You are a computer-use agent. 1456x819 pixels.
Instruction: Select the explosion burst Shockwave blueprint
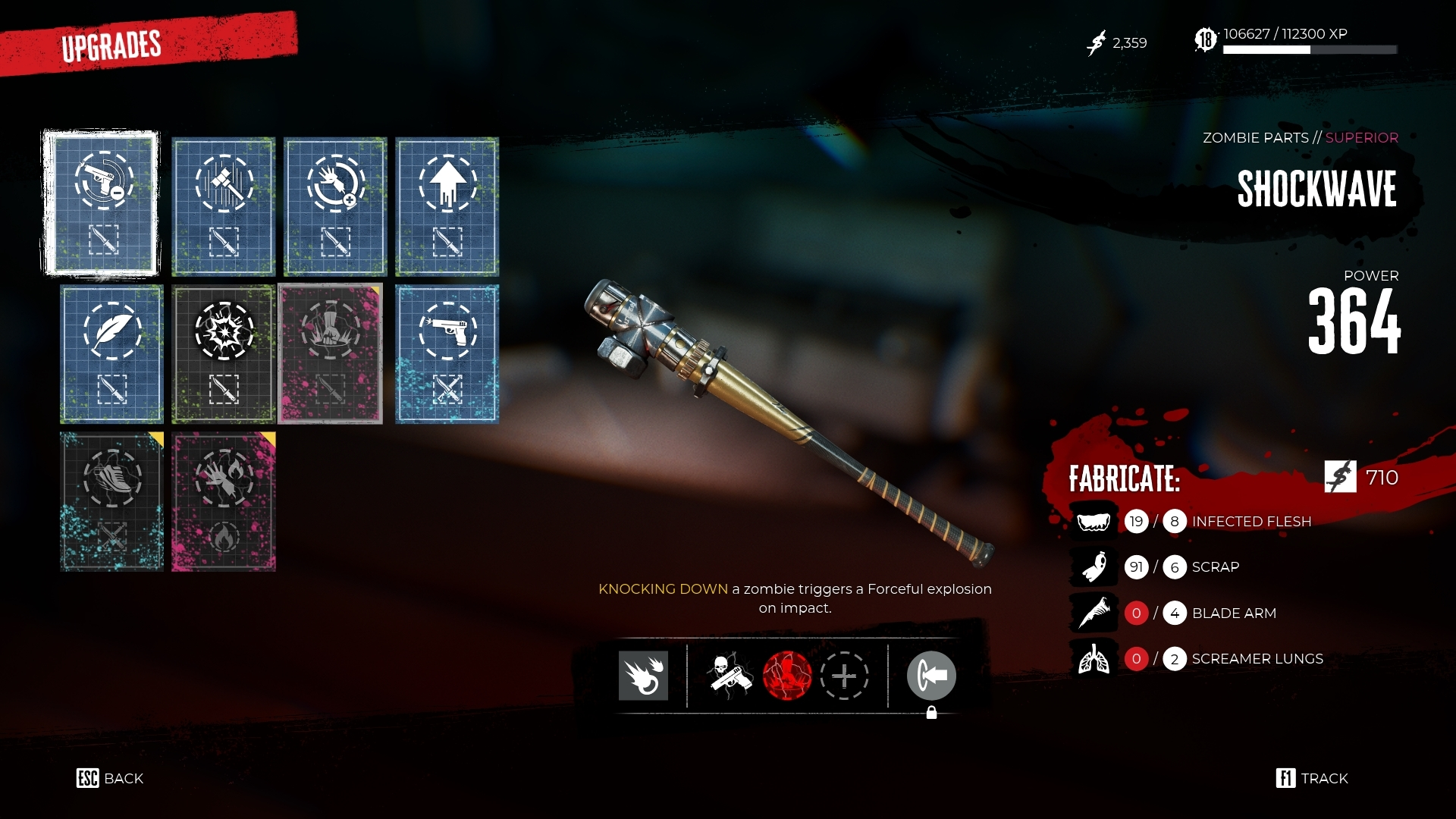(223, 354)
